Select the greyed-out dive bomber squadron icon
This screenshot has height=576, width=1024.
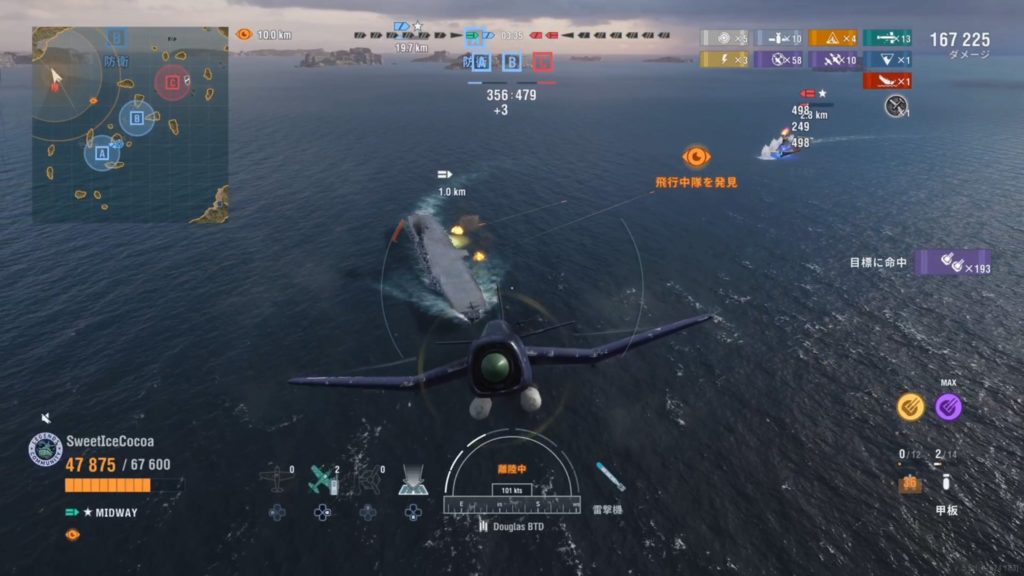(367, 481)
